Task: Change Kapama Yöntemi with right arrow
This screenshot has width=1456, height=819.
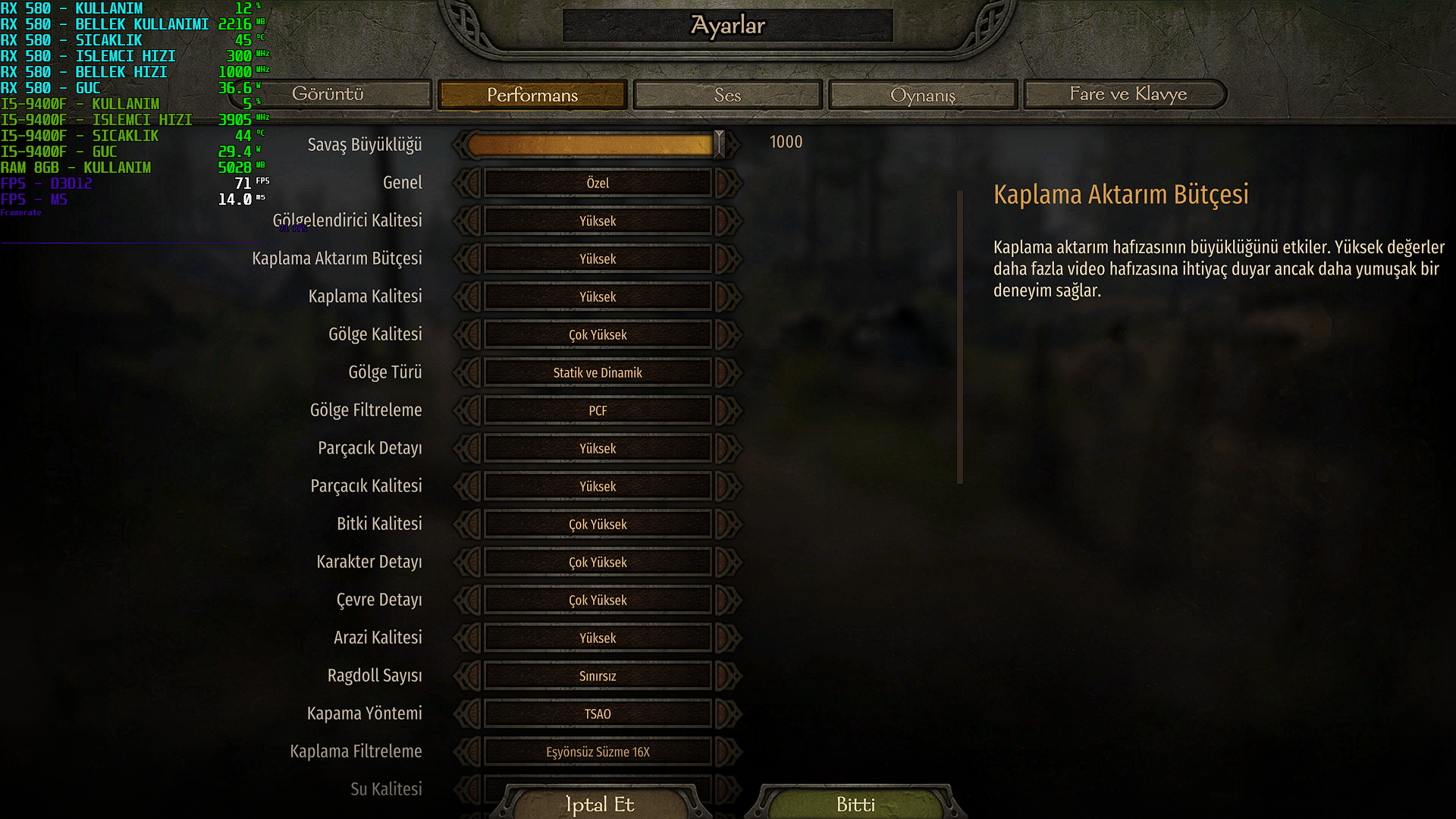Action: 726,714
